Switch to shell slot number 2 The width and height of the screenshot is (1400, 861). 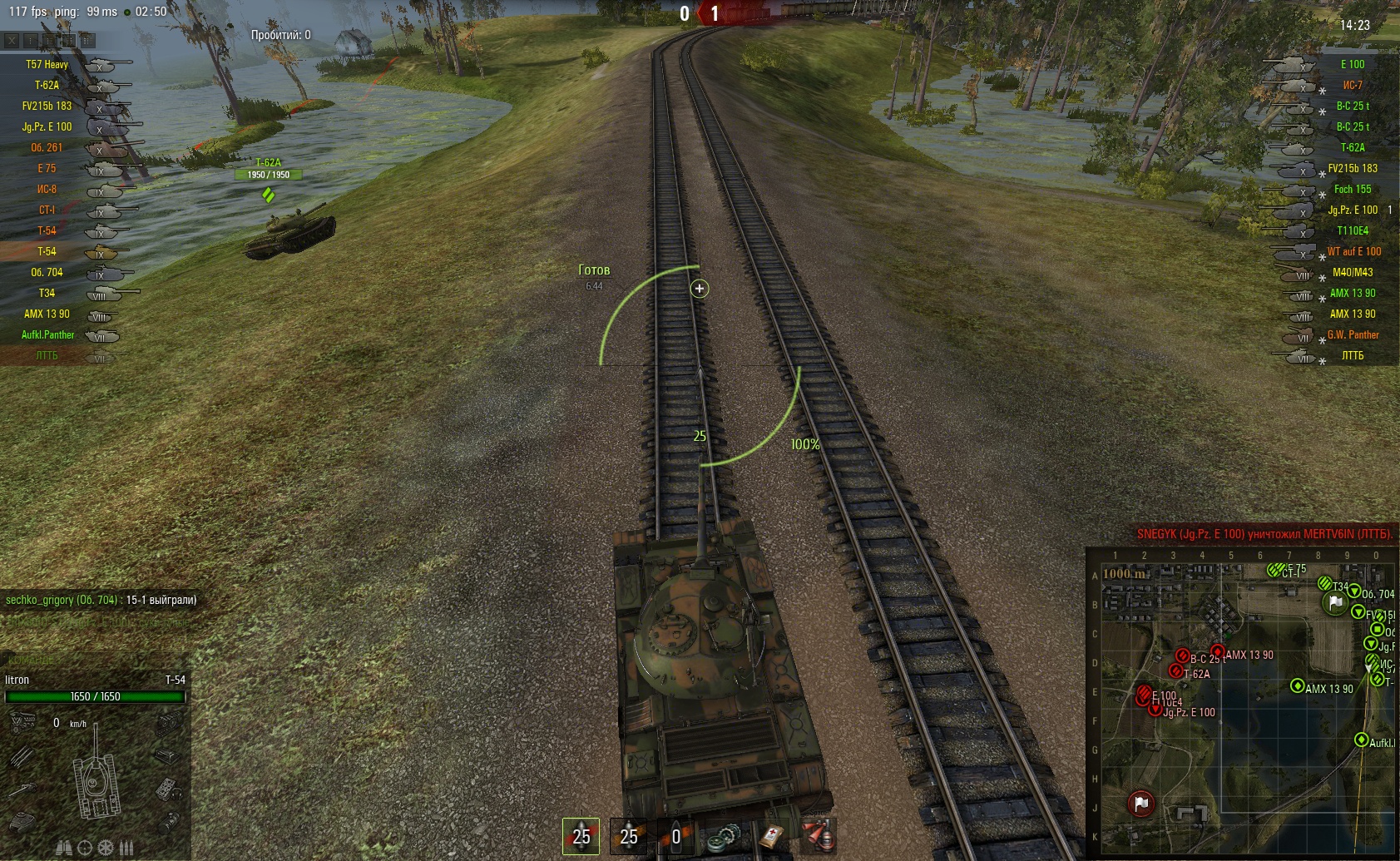(x=628, y=835)
